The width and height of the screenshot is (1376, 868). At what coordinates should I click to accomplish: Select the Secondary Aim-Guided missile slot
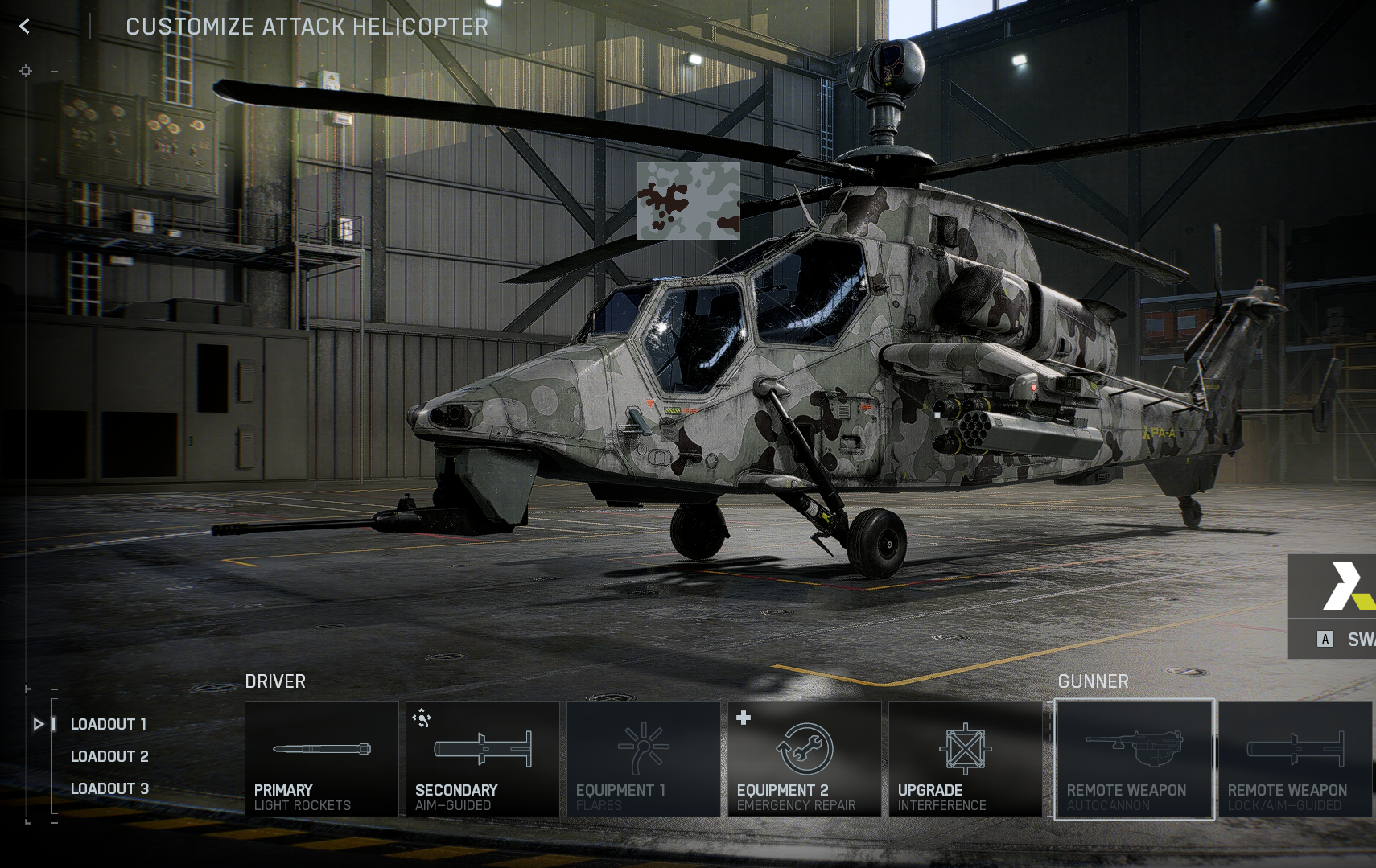click(x=482, y=759)
